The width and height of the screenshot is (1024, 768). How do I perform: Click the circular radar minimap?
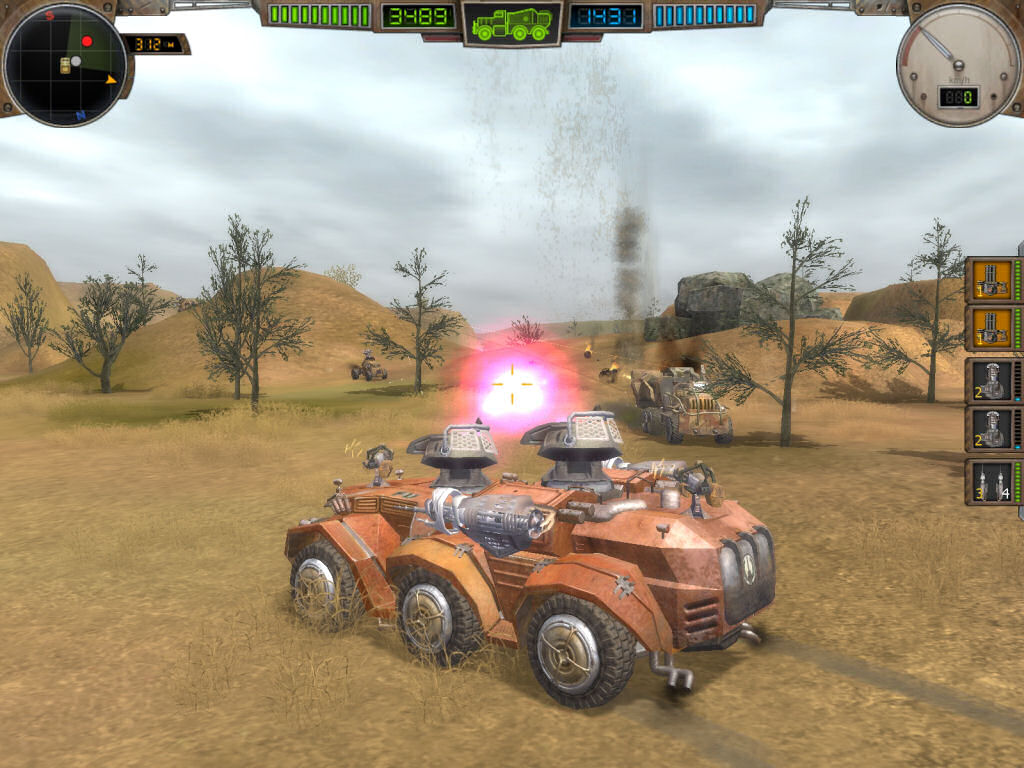click(x=65, y=66)
